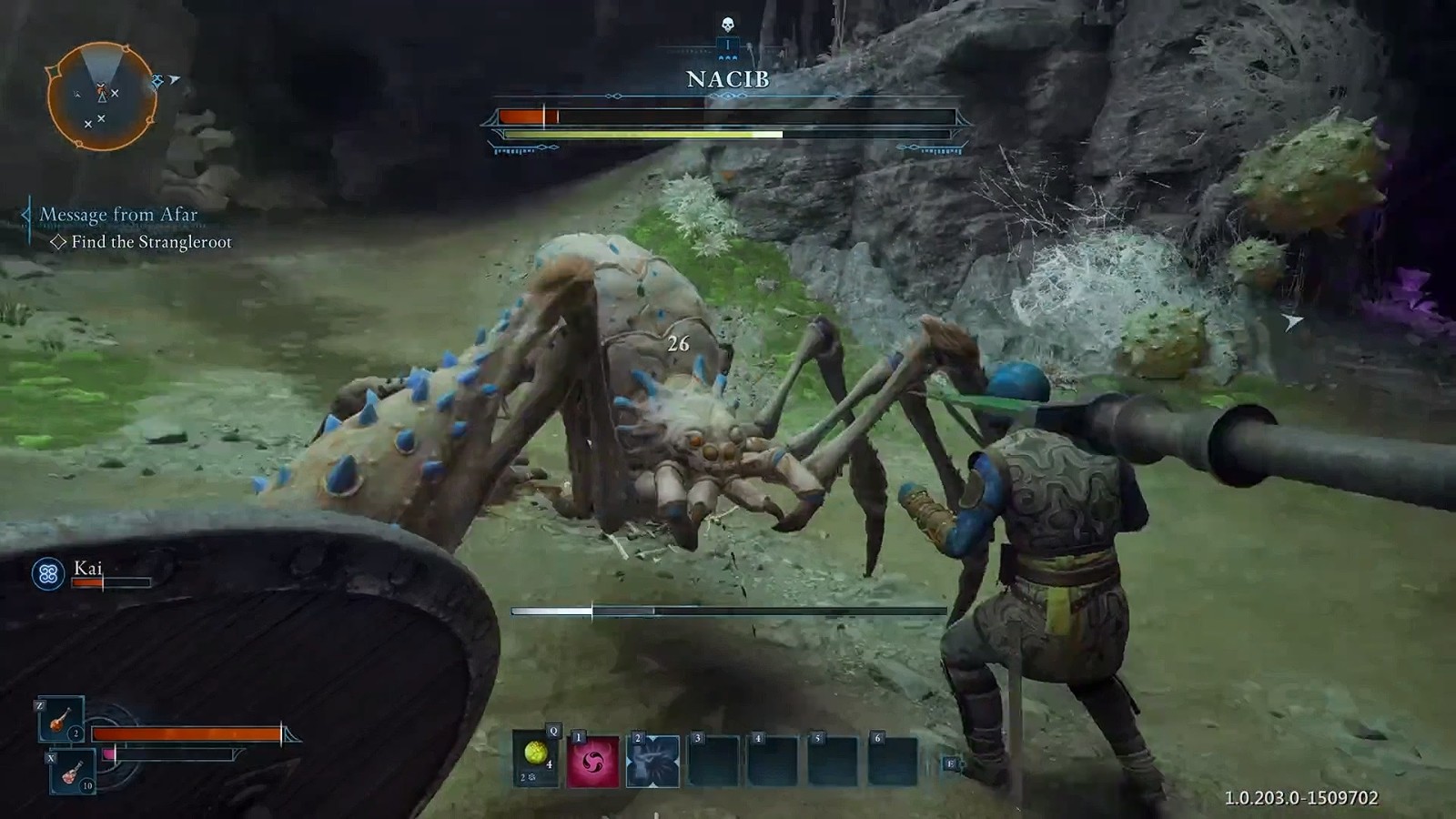Click the circular minimap
1456x819 pixels.
point(102,96)
